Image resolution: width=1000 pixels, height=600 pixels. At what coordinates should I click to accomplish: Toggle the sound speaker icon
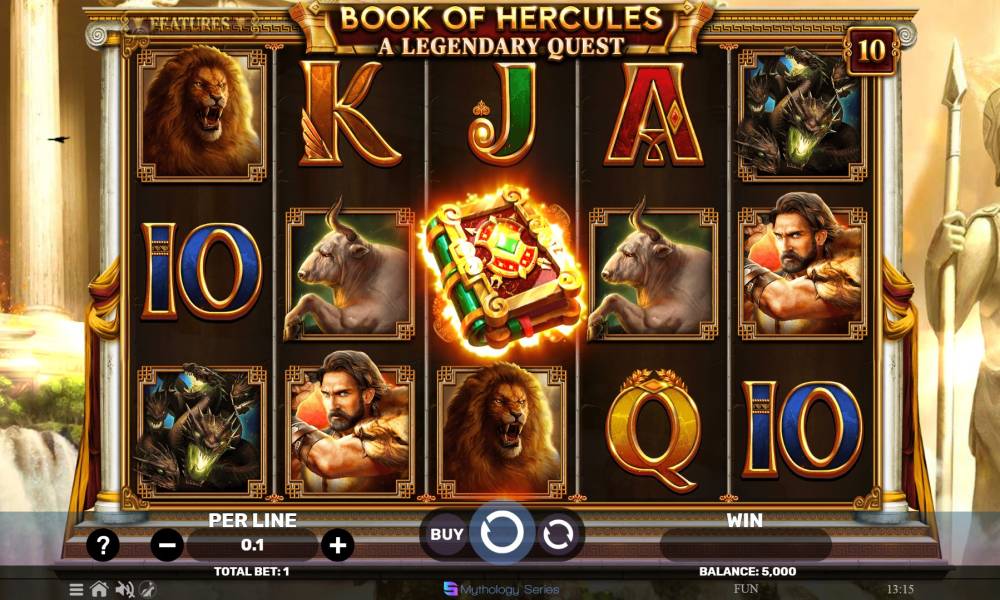(125, 589)
